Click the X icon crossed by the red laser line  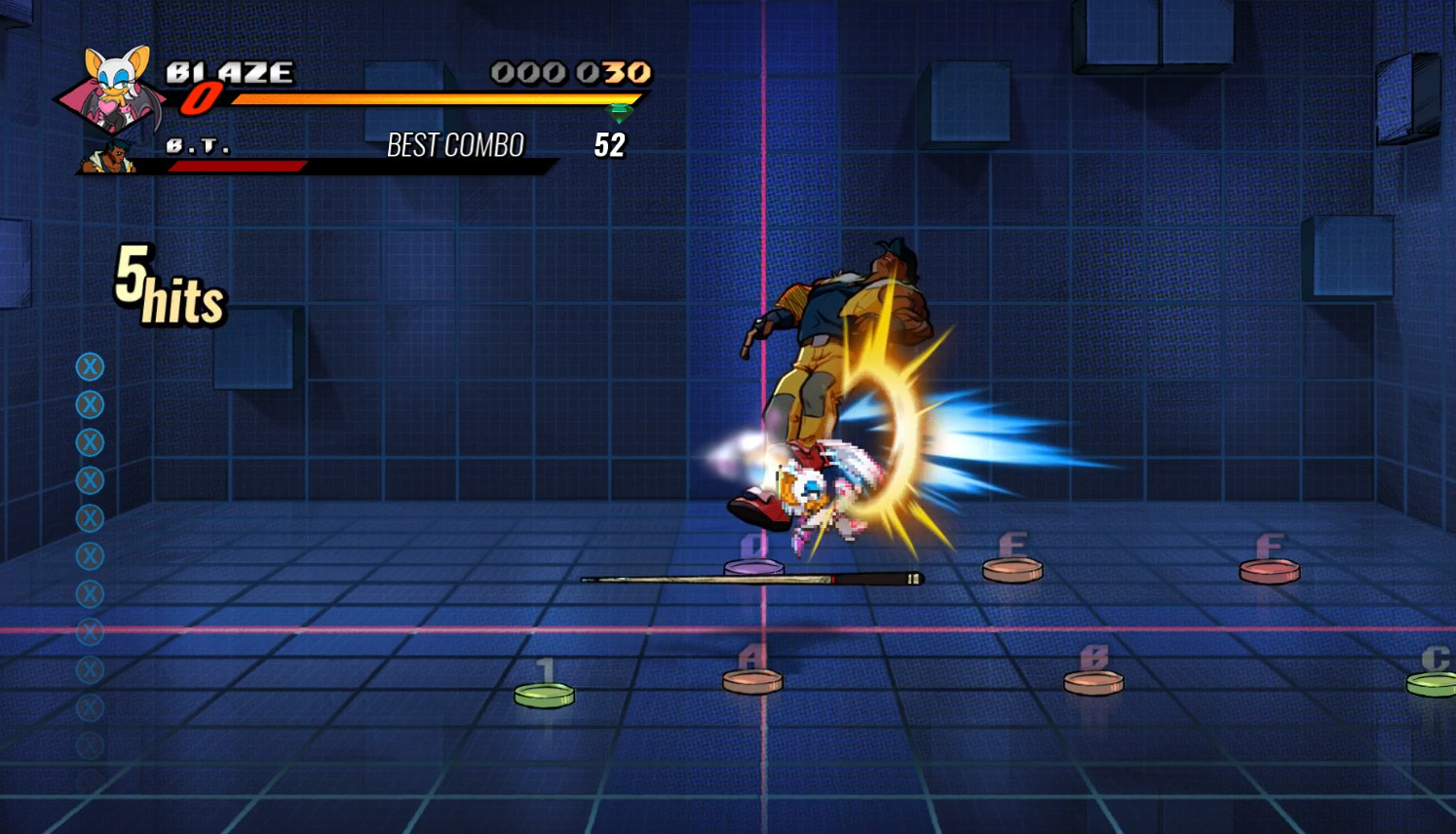90,630
